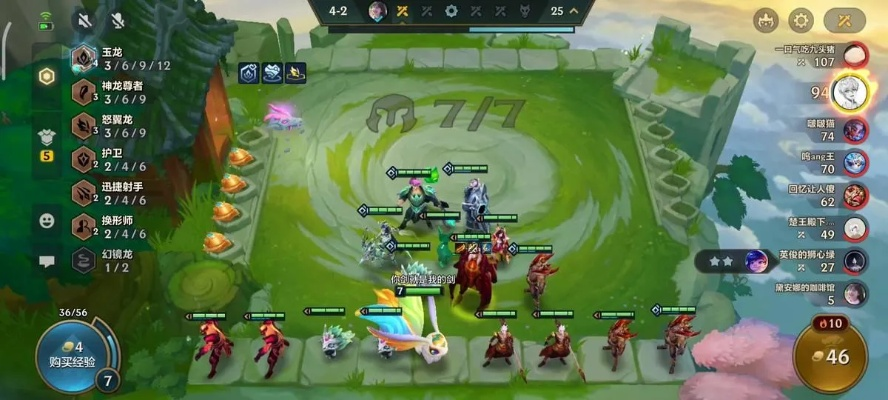888x400 pixels.
Task: Open the 换形师 trait details
Action: point(115,227)
